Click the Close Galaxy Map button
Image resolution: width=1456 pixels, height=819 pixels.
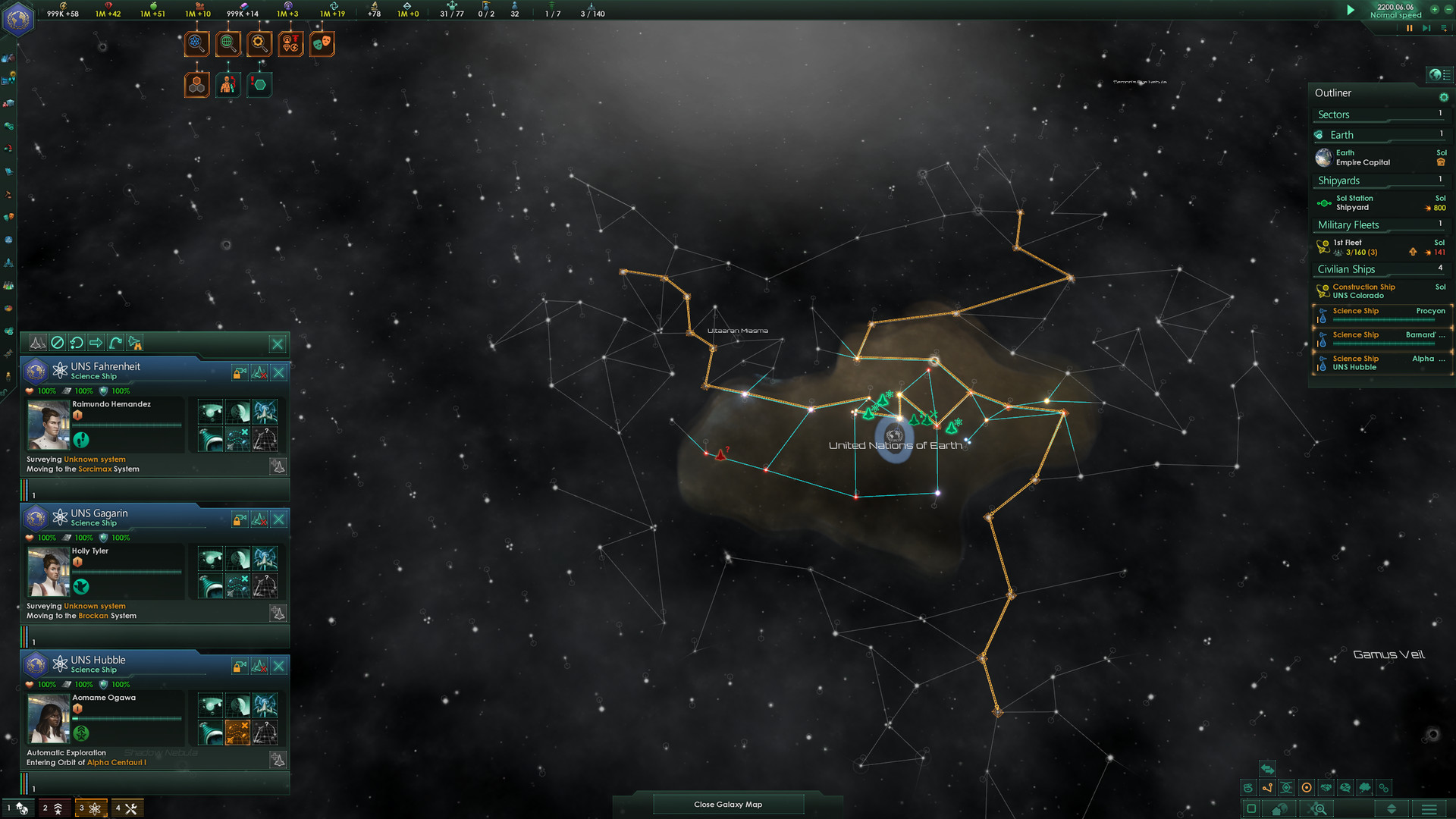click(727, 805)
